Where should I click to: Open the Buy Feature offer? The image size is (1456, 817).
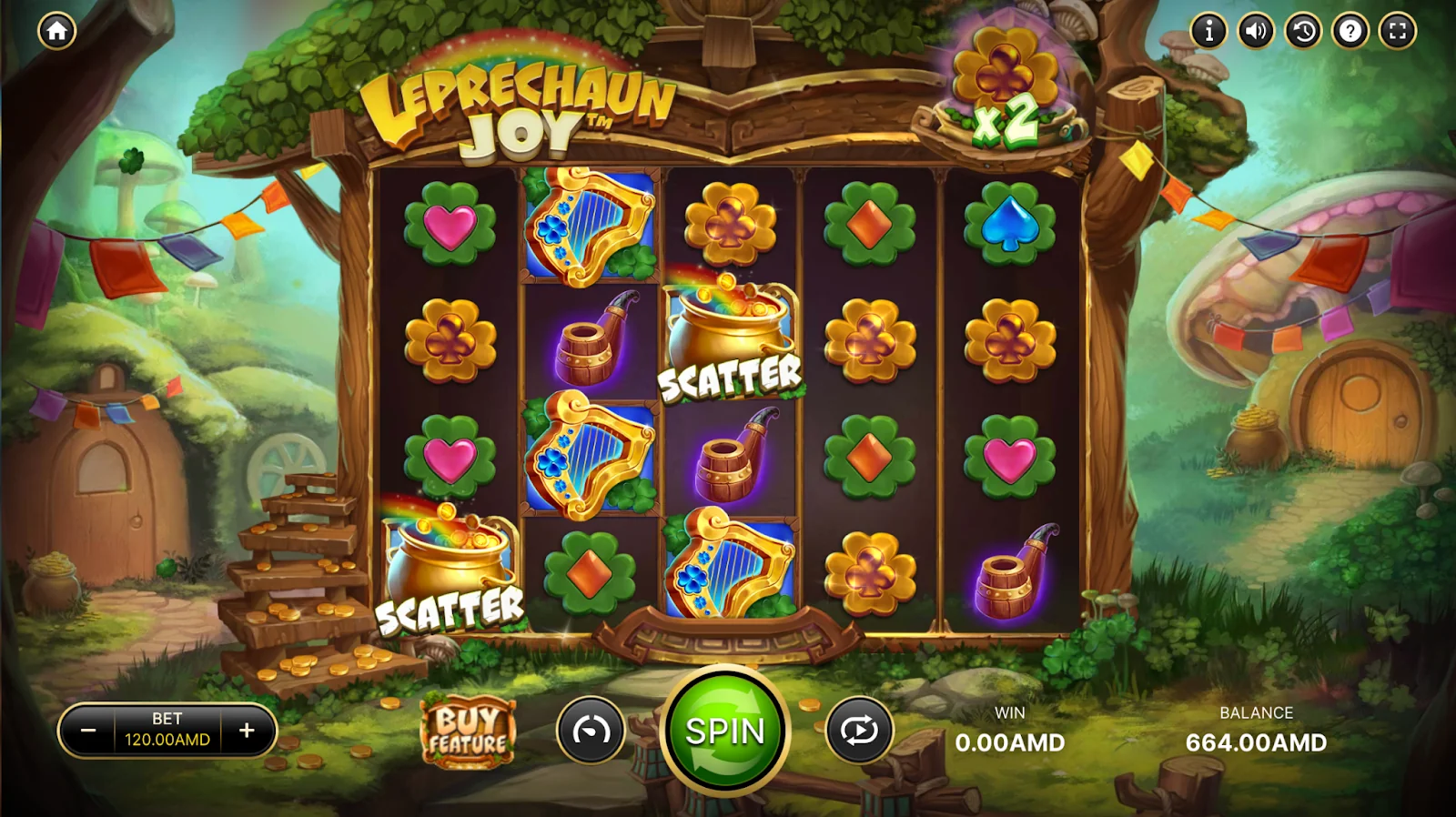point(468,732)
